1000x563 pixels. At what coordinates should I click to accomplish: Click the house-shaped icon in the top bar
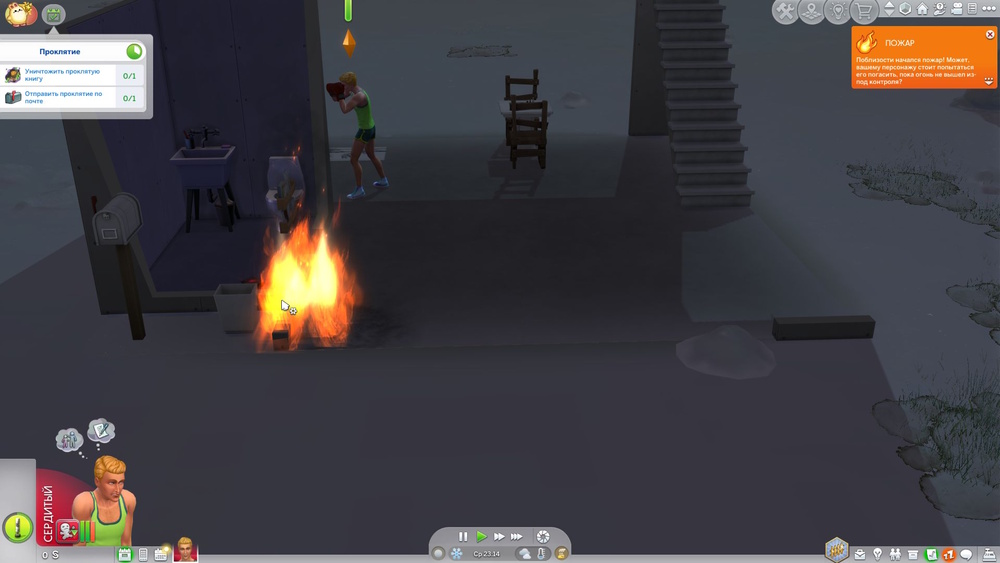pos(922,9)
